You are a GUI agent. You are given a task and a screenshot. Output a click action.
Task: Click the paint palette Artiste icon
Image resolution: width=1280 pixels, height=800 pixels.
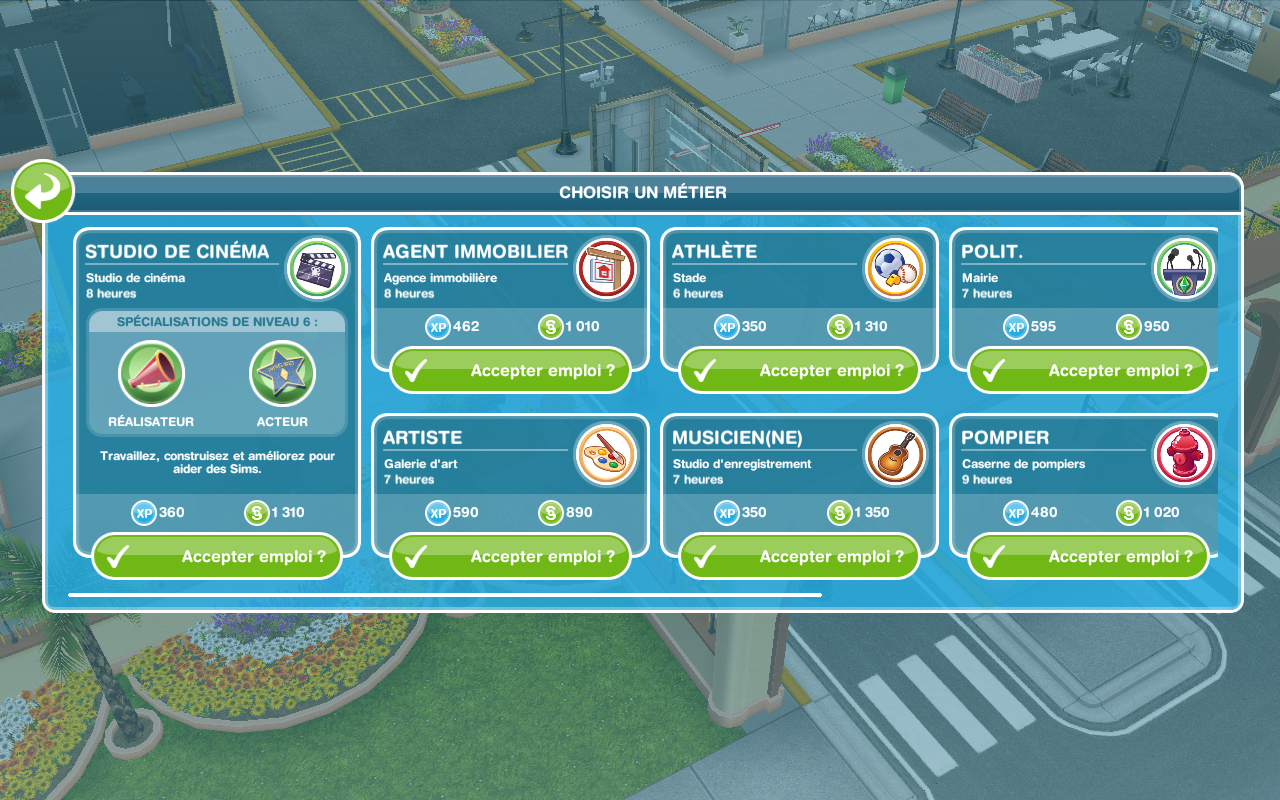[607, 455]
